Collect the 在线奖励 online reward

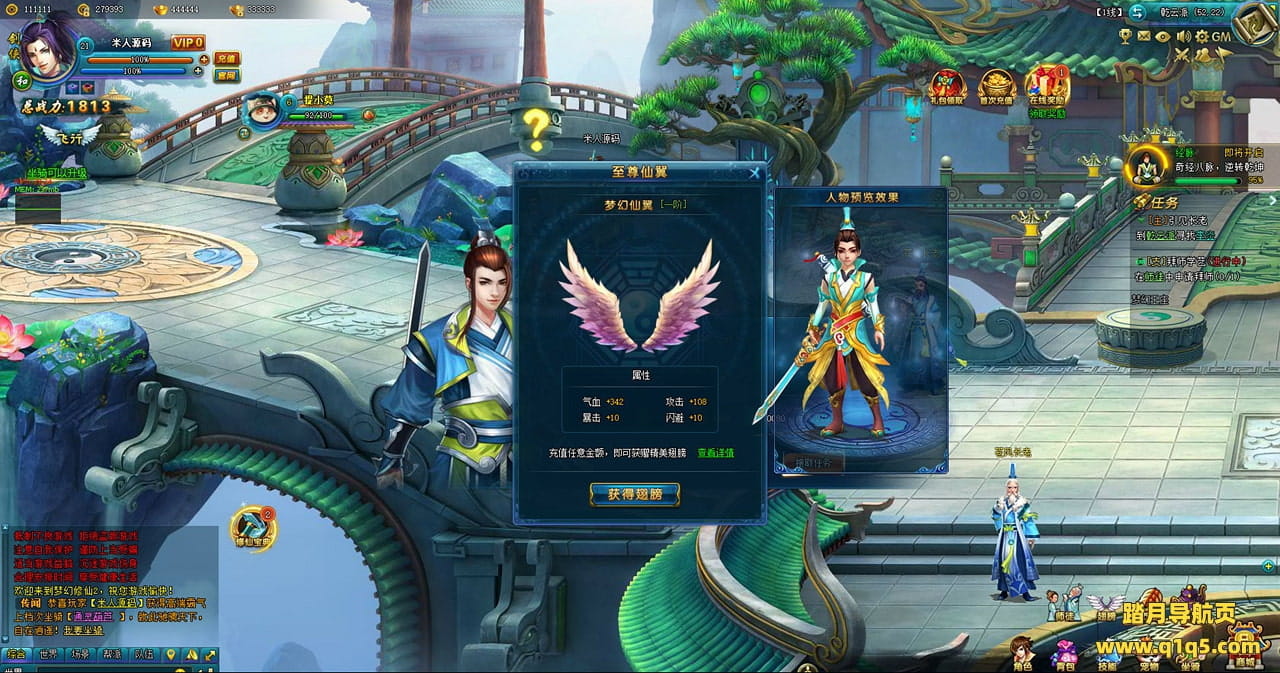[1047, 86]
